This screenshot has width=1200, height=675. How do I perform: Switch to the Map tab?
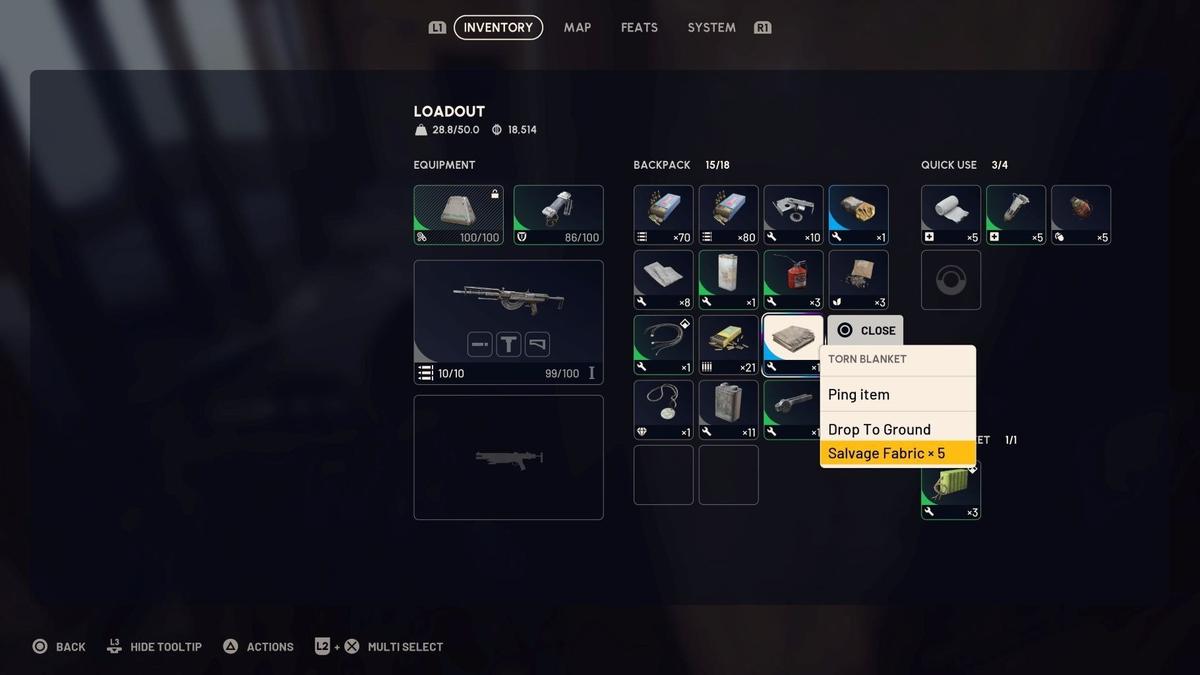point(577,27)
